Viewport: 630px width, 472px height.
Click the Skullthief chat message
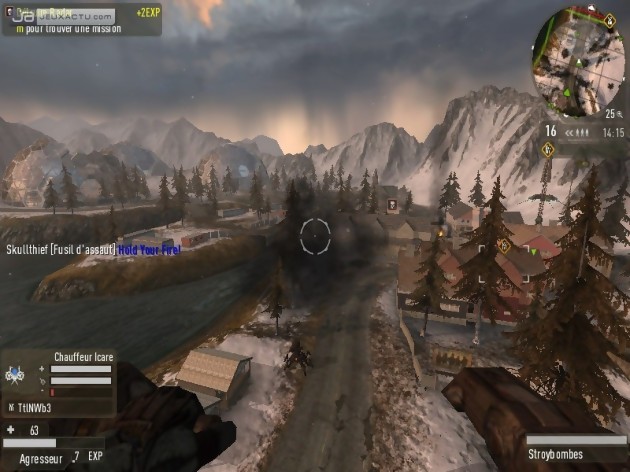tap(92, 248)
